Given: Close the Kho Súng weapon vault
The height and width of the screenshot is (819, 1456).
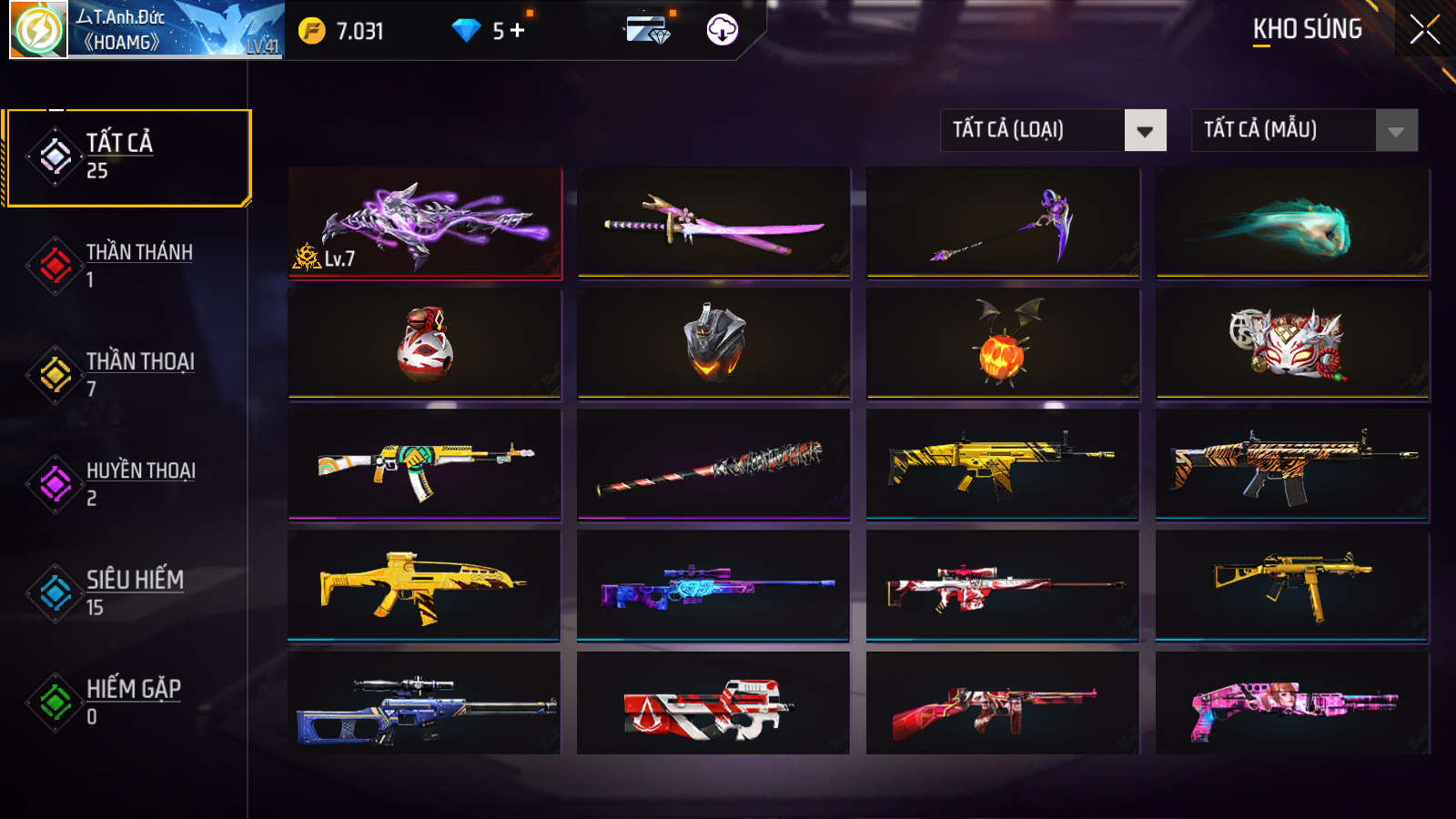Looking at the screenshot, I should [1424, 29].
